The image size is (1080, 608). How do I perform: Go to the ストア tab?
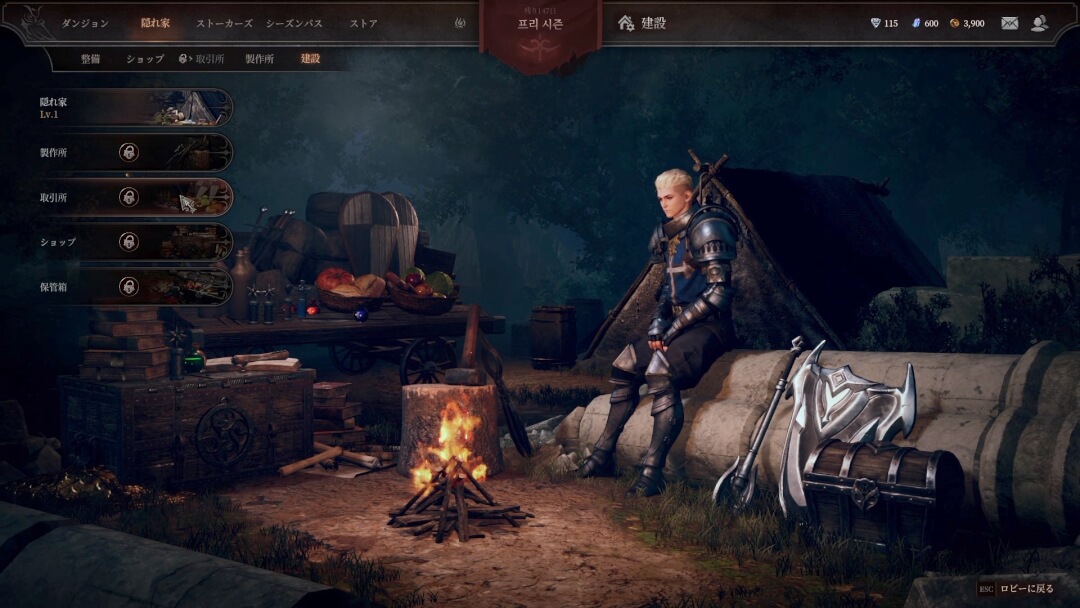click(x=364, y=23)
